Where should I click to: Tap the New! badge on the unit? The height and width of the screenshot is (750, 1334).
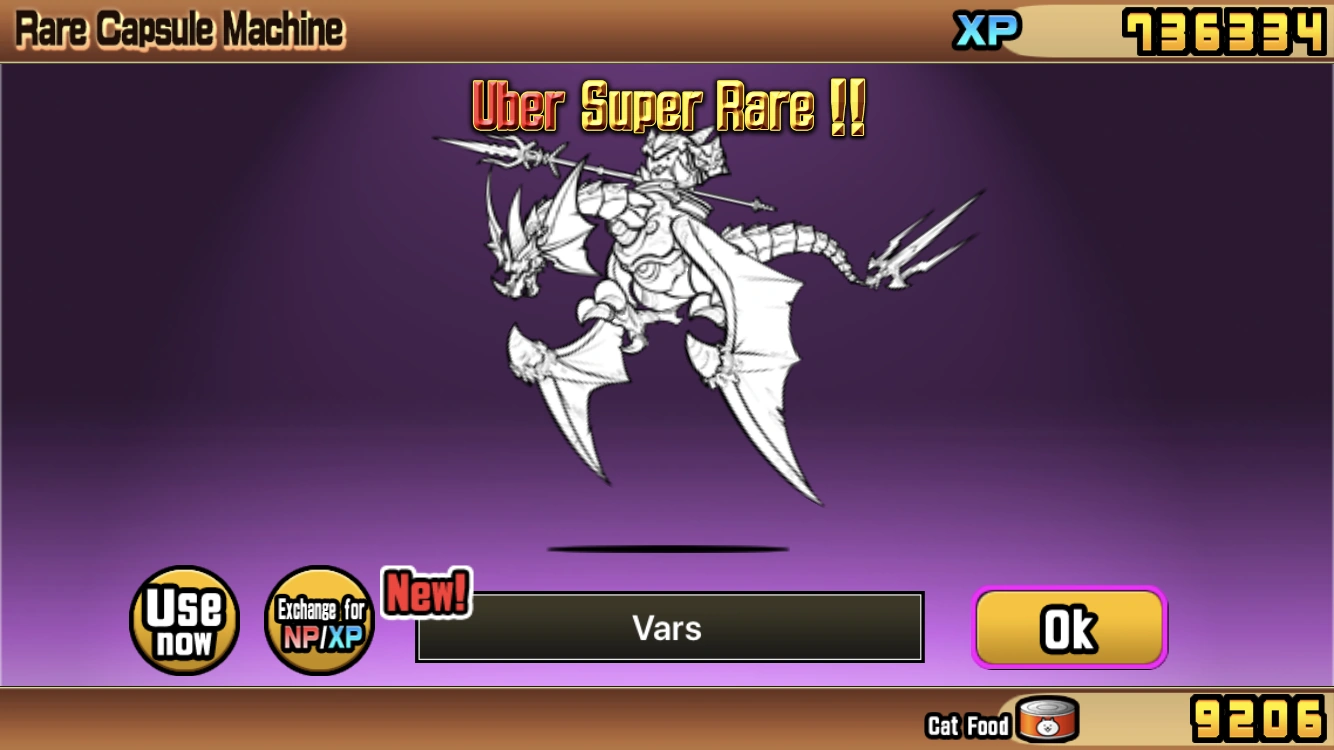point(424,592)
